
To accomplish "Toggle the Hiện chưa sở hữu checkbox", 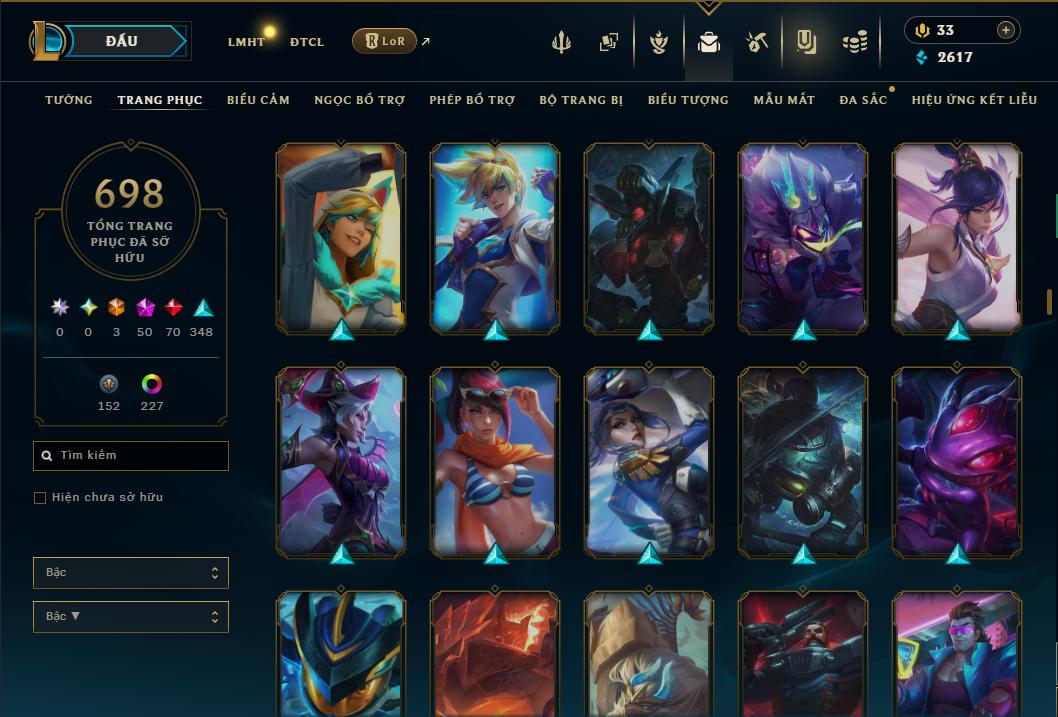I will pyautogui.click(x=40, y=498).
